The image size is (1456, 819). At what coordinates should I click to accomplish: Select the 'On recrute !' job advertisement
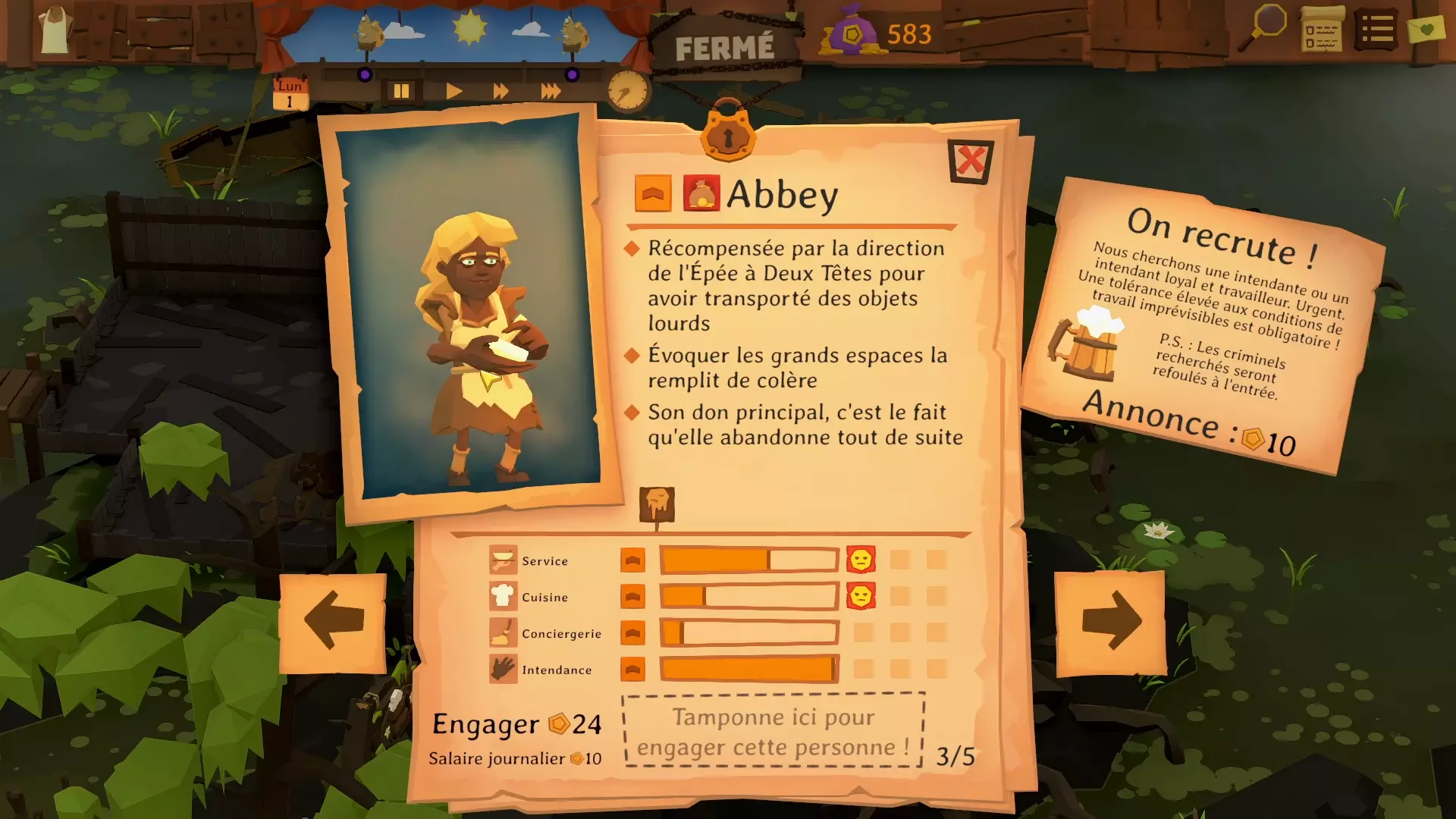pos(1204,325)
